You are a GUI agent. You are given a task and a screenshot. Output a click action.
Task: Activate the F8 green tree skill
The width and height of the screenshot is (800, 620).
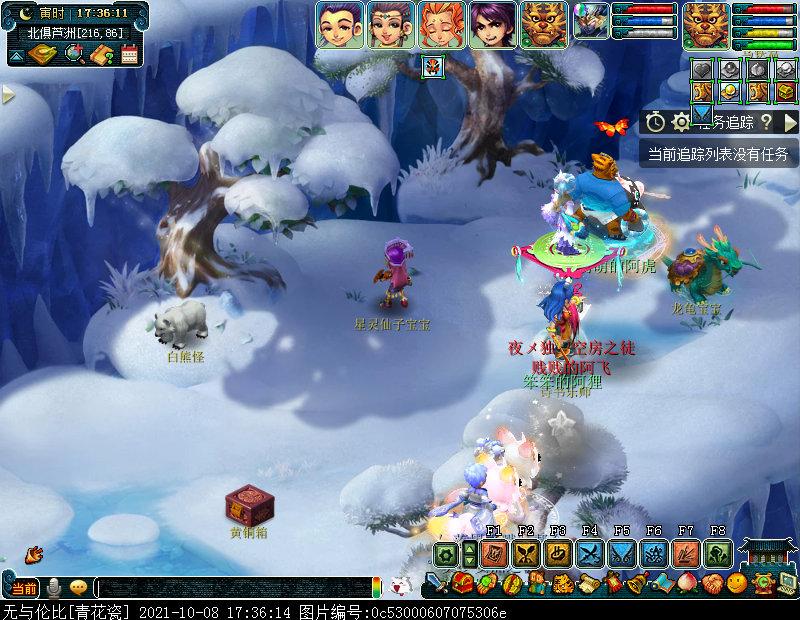(x=717, y=554)
